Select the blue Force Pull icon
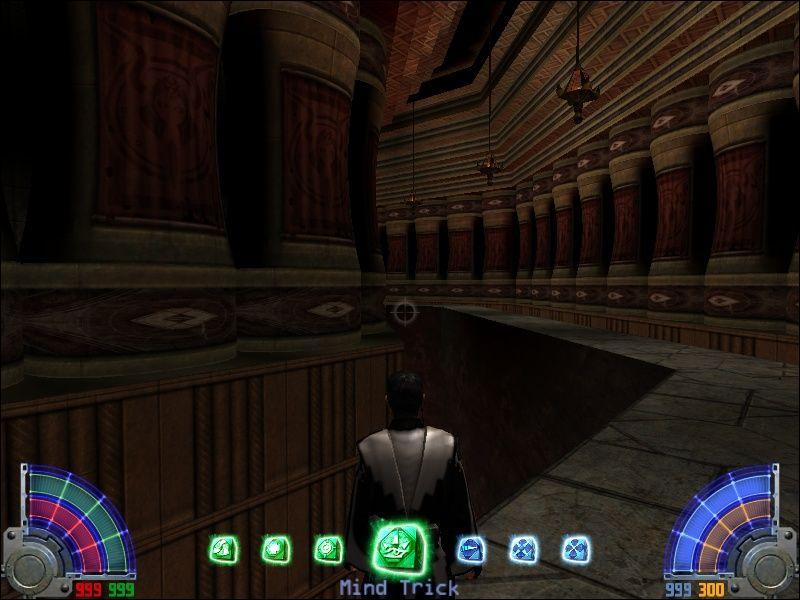 pyautogui.click(x=575, y=548)
